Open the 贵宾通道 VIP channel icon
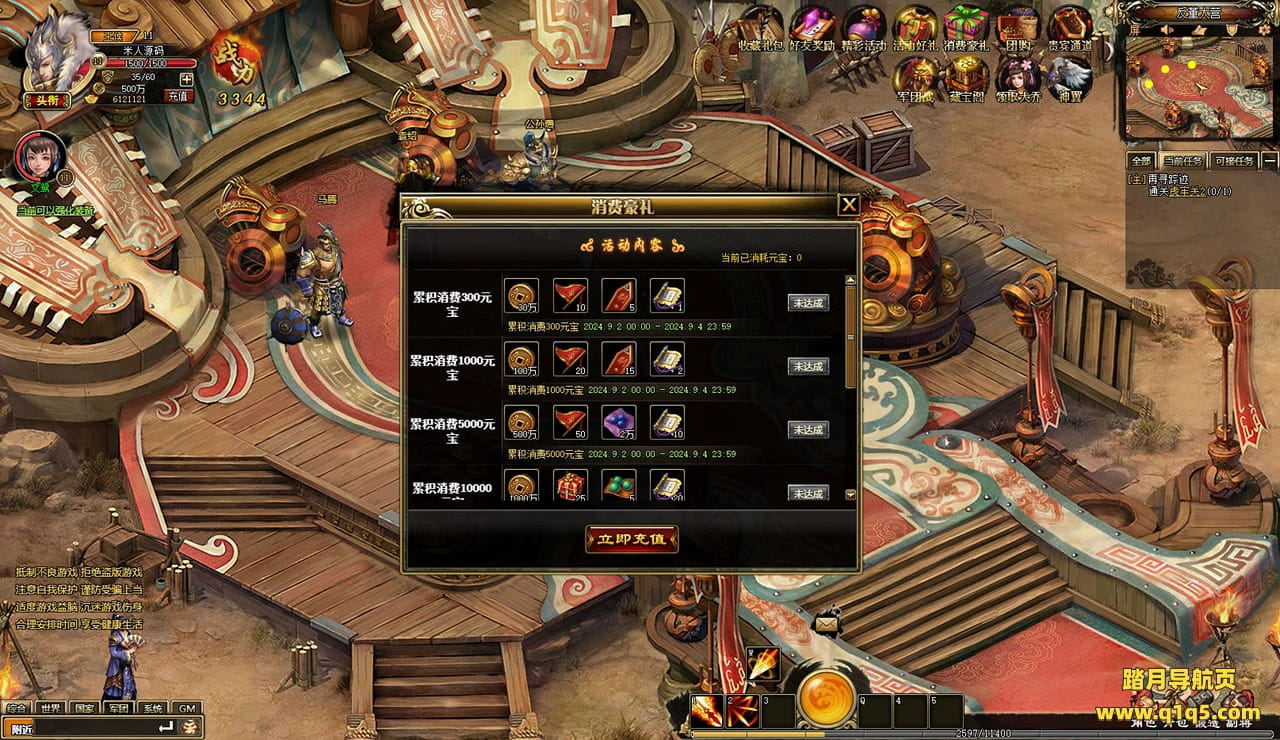 (x=1069, y=26)
